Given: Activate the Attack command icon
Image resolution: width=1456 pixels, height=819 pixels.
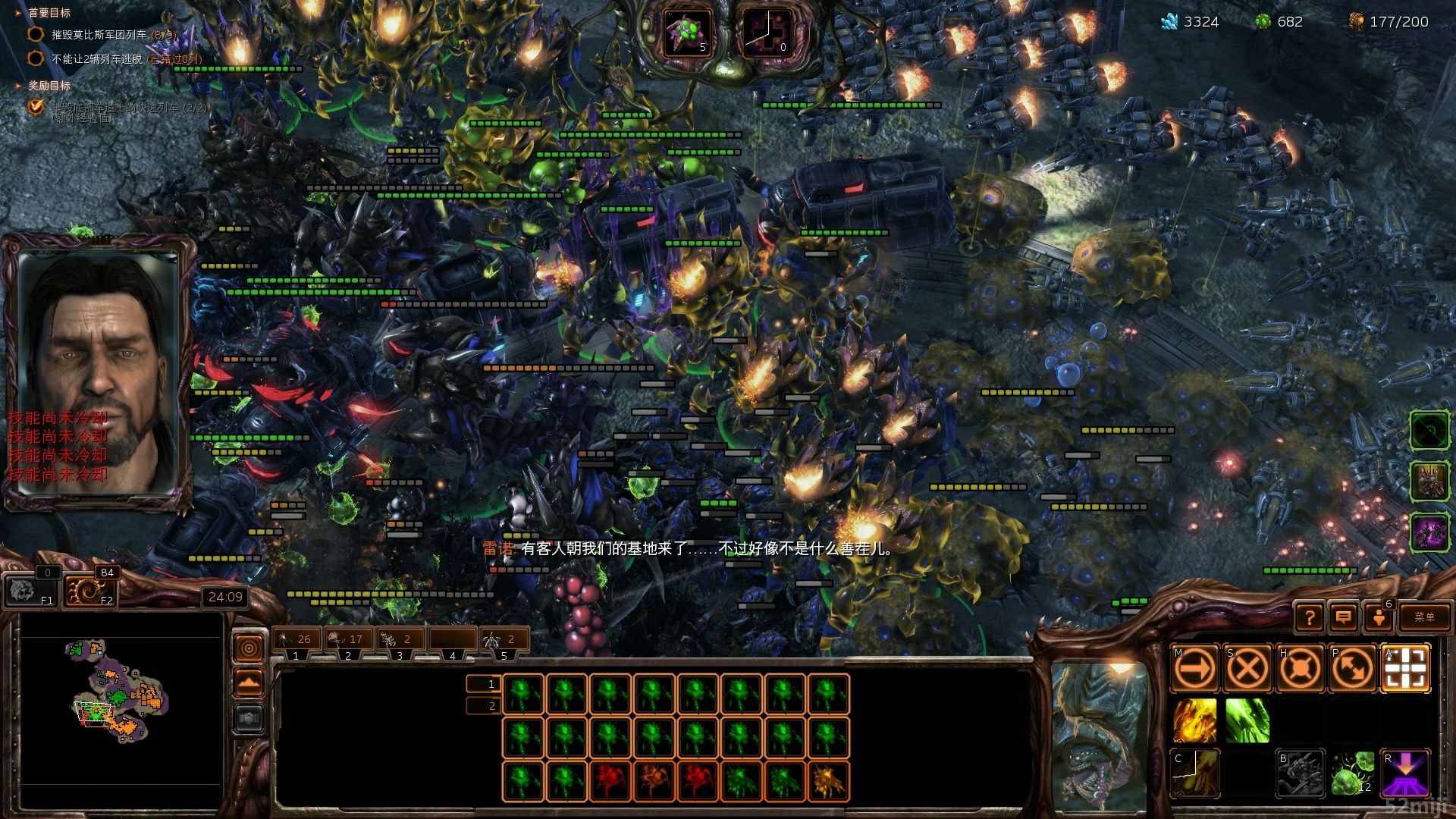Looking at the screenshot, I should [1406, 669].
